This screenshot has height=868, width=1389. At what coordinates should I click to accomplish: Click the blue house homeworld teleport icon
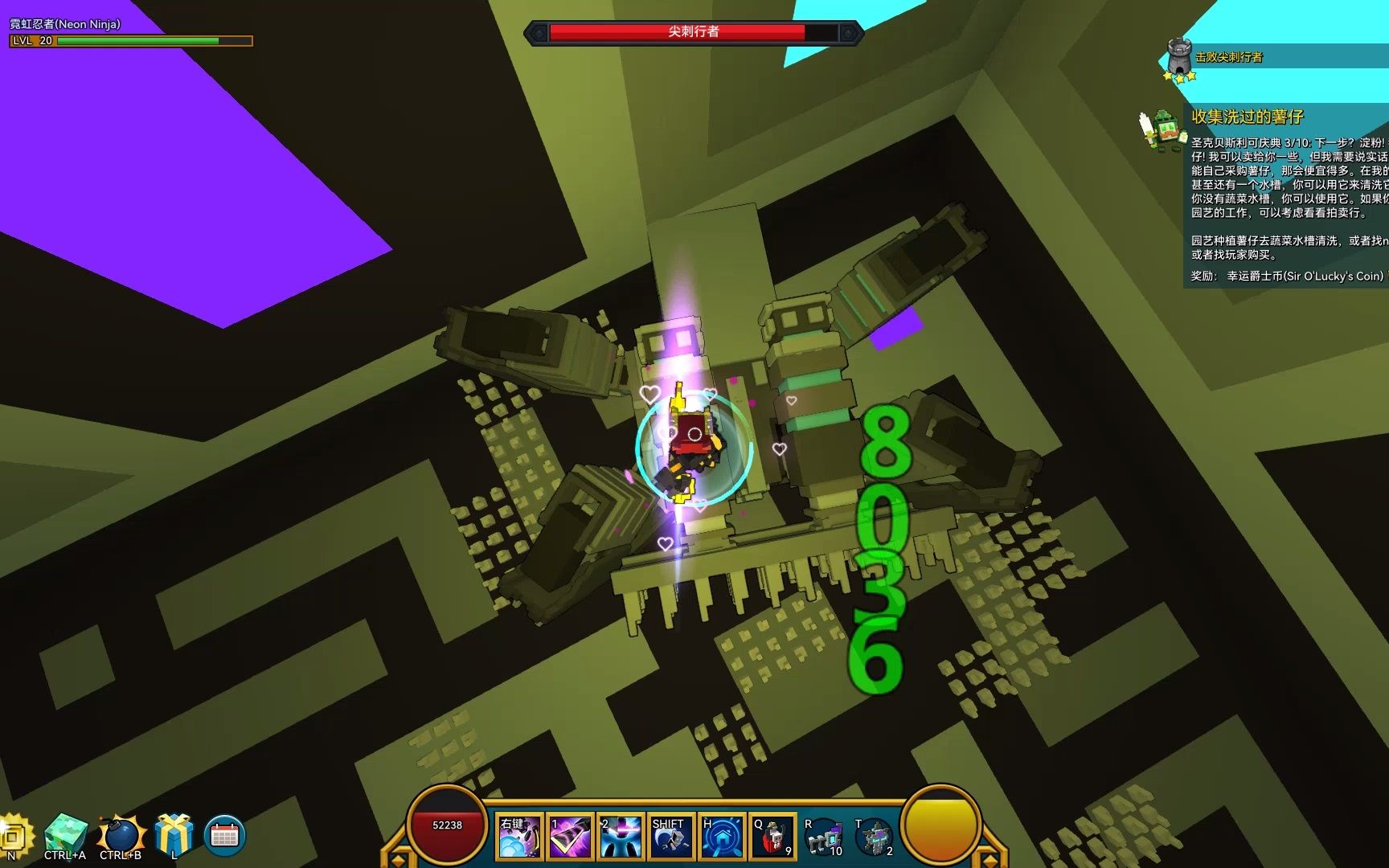click(721, 837)
